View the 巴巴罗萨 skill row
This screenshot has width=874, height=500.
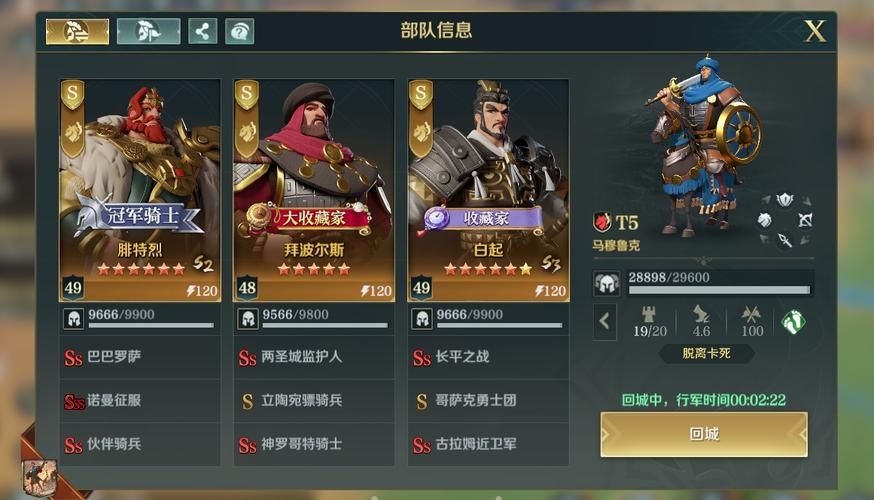point(140,357)
